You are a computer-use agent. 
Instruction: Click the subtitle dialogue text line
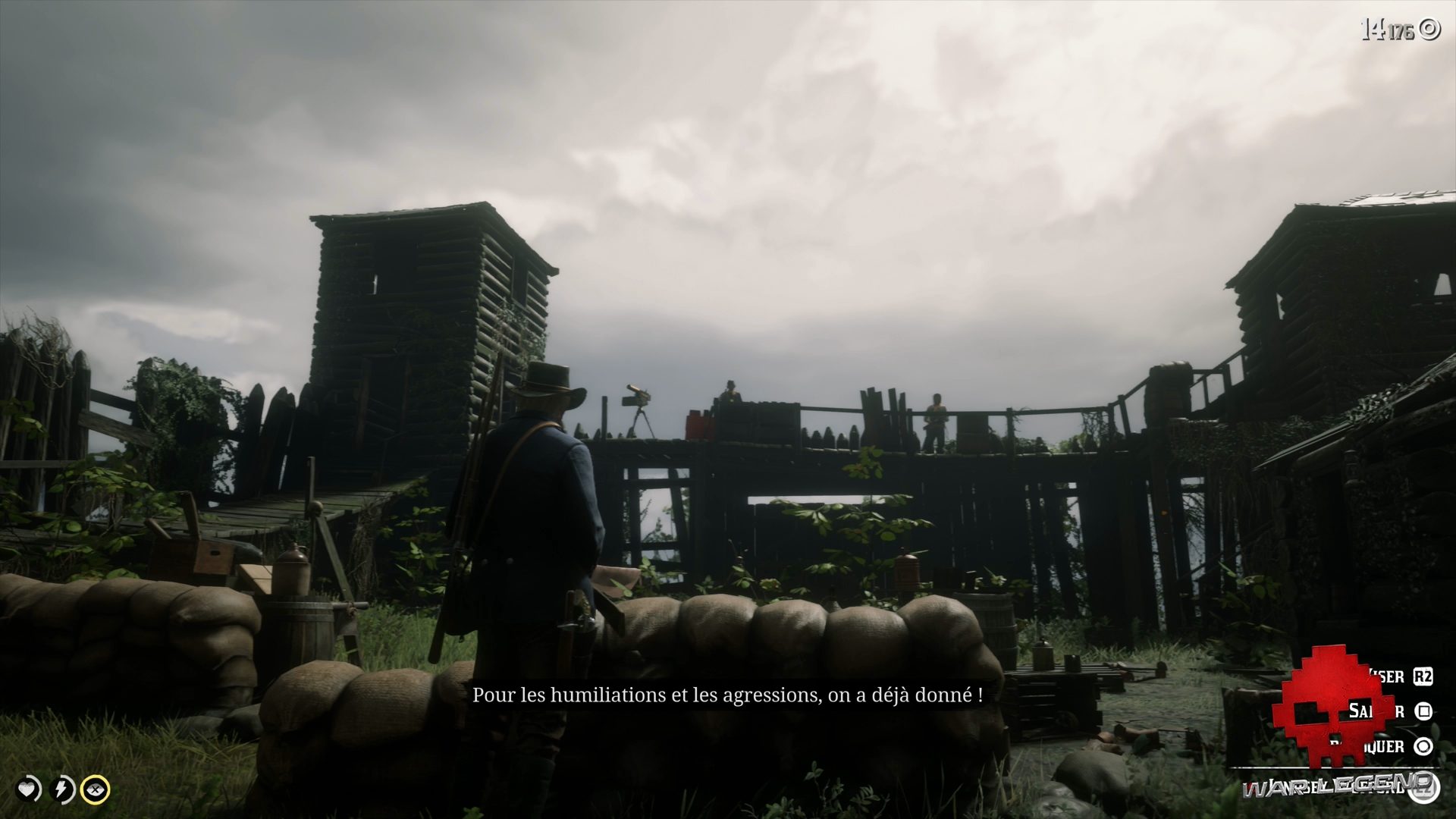pos(728,694)
